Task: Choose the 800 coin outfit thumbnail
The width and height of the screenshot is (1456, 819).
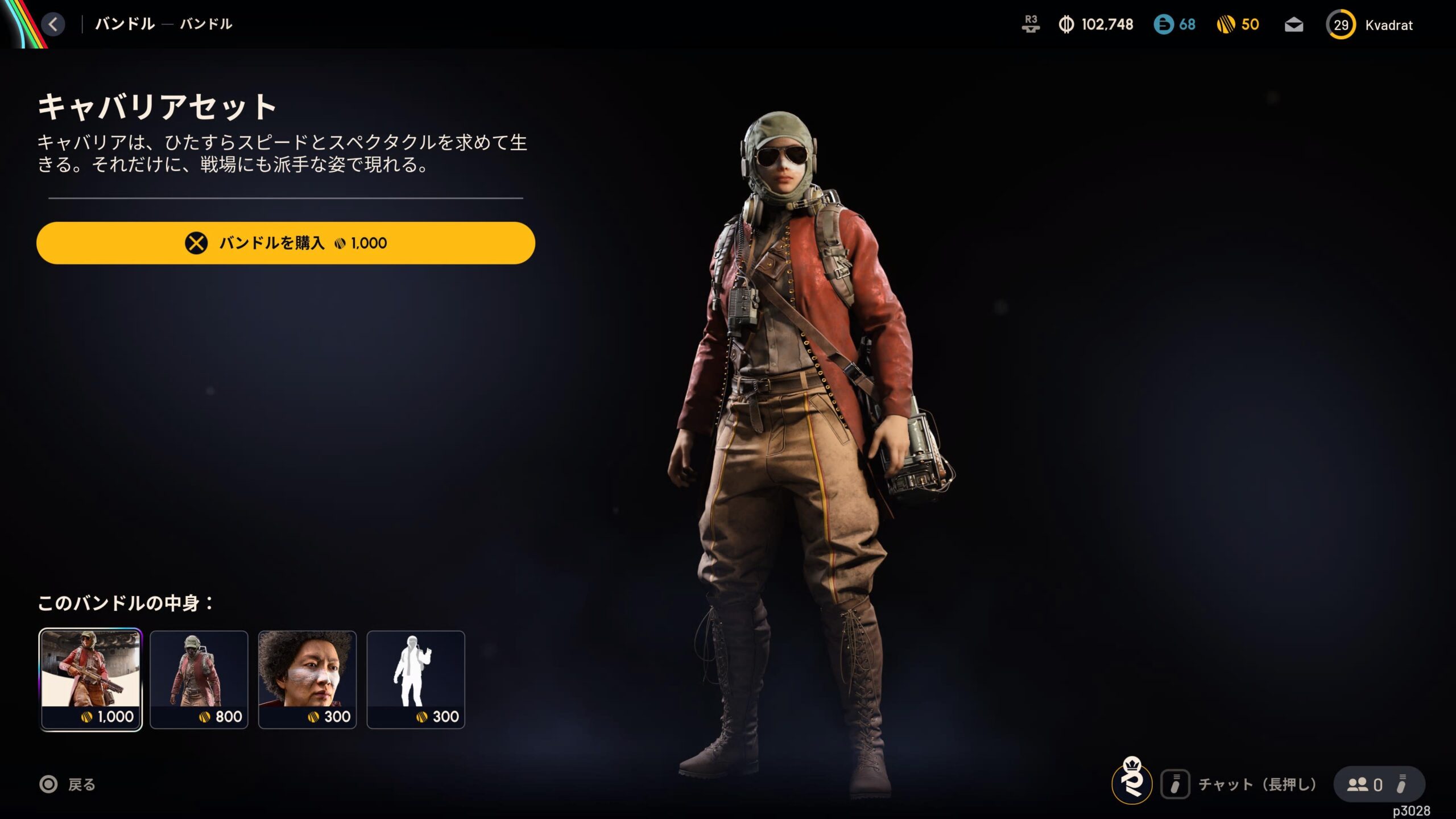Action: click(x=198, y=679)
